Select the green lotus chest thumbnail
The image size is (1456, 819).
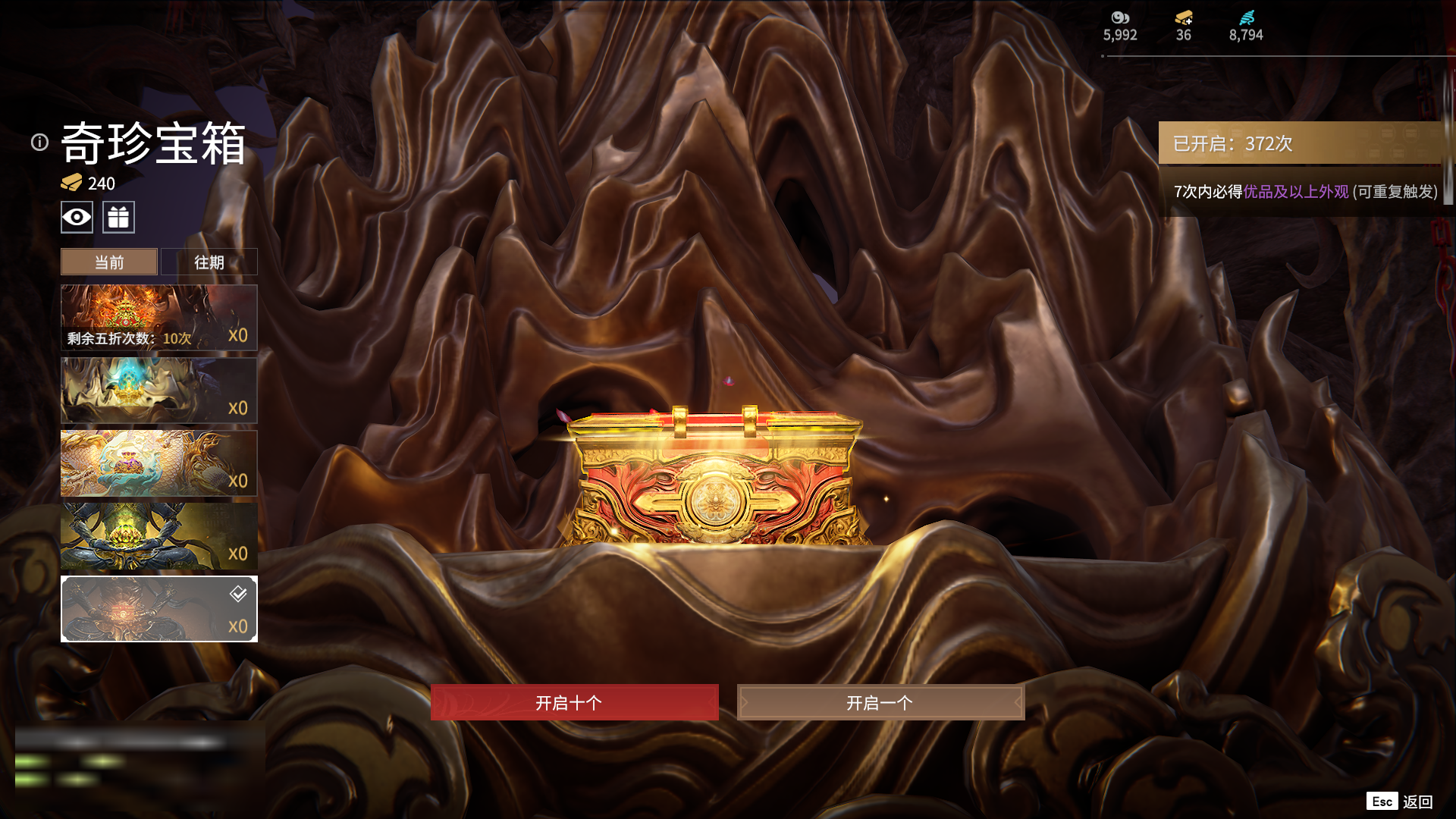[x=158, y=536]
